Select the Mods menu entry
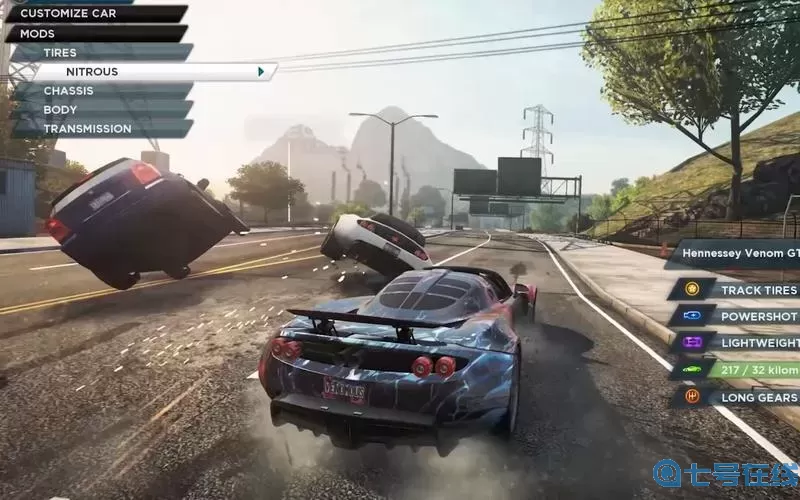 pyautogui.click(x=95, y=33)
